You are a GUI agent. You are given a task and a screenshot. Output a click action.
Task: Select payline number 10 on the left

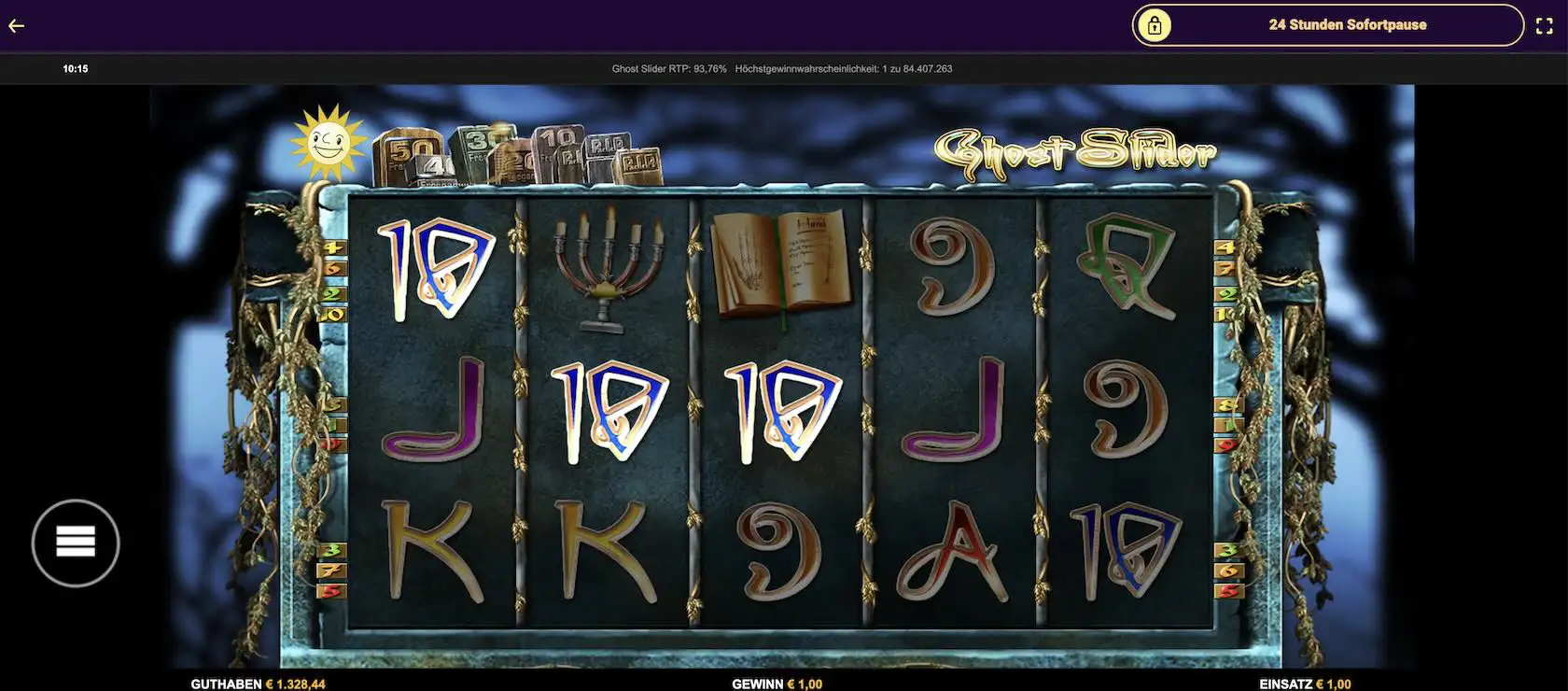(x=331, y=314)
